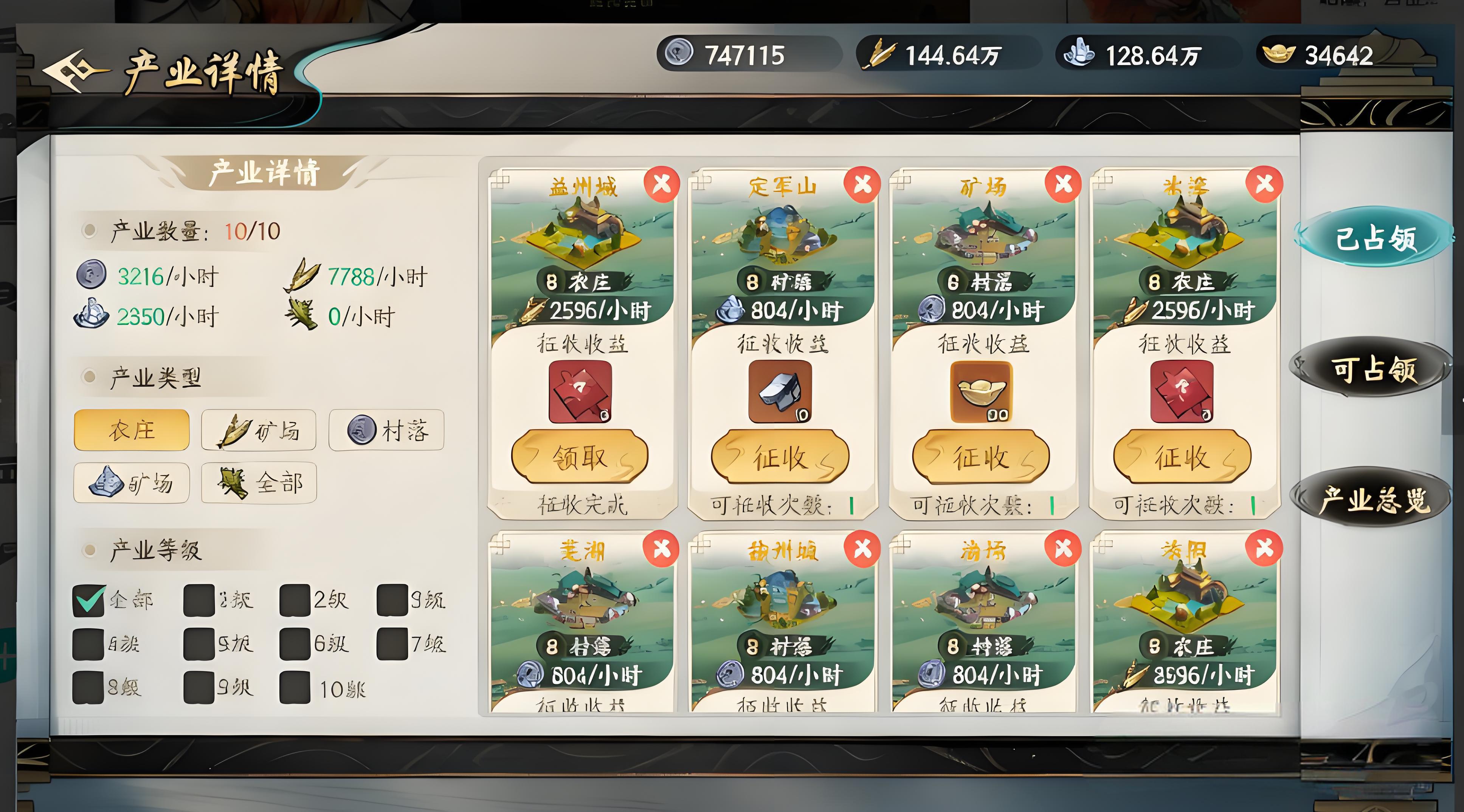
Task: Check the 10级 level box
Action: click(x=295, y=688)
